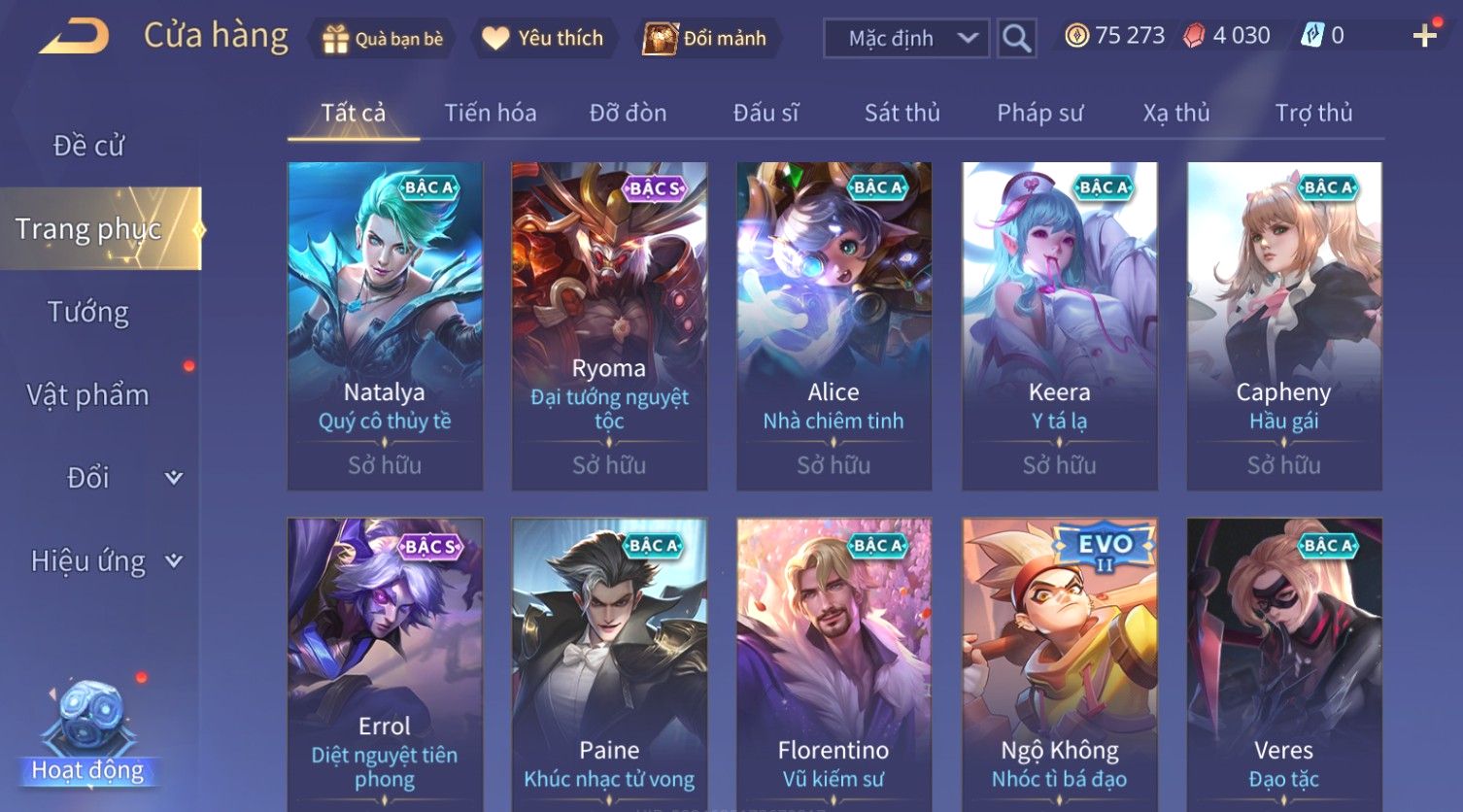
Task: Click the magnifying glass search button
Action: (x=1016, y=39)
